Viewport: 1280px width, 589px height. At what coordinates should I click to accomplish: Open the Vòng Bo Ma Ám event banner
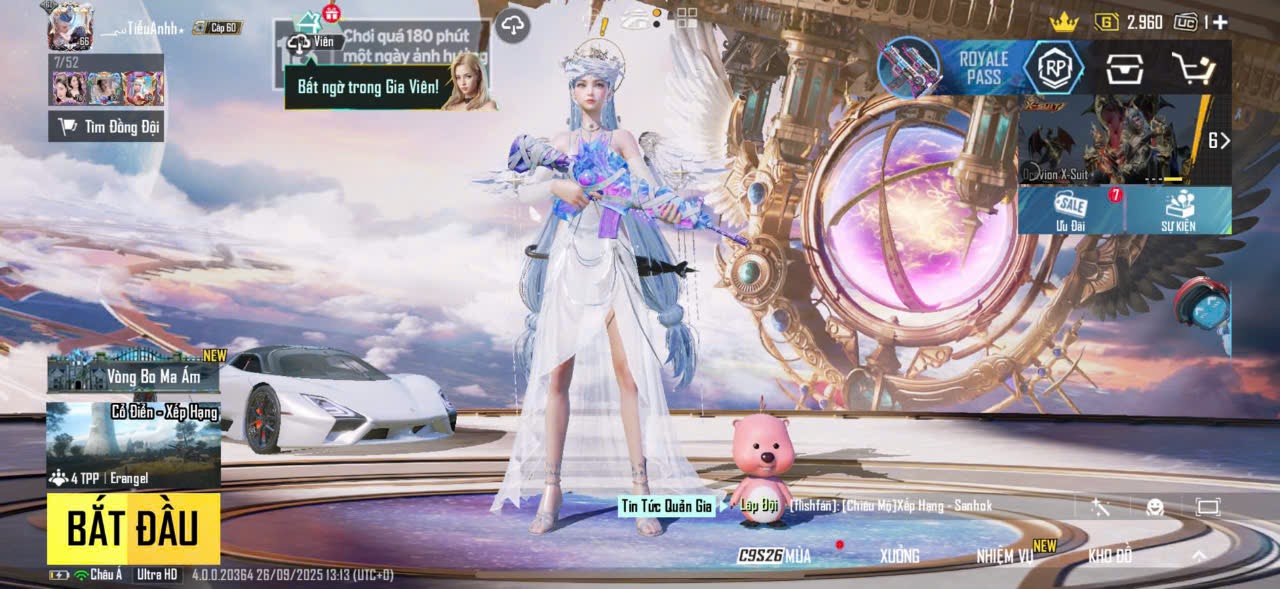point(133,372)
